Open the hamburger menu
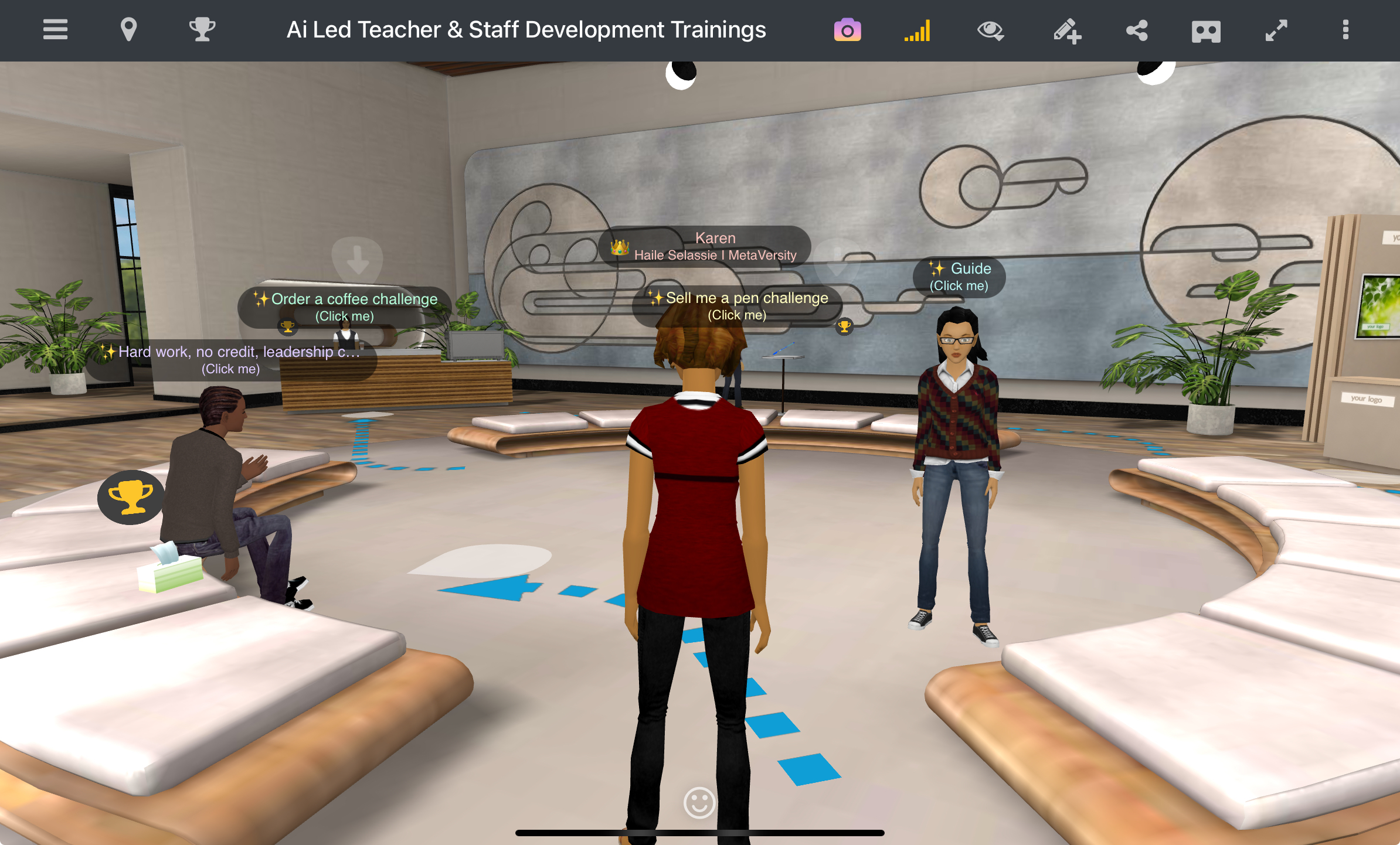 coord(55,30)
